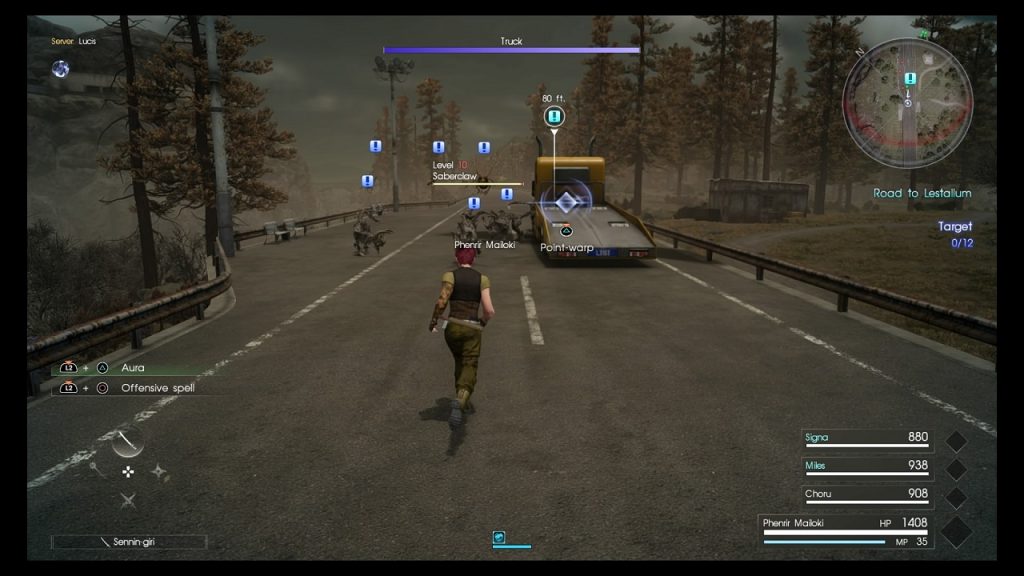Click the Phenrir Mailoki status panel
Image resolution: width=1024 pixels, height=576 pixels.
[x=846, y=529]
